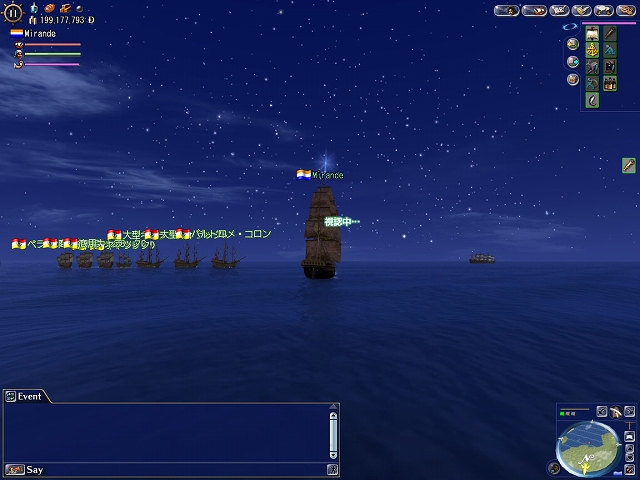Open the ship menu with the galleon icon
Image resolution: width=640 pixels, height=480 pixels.
click(533, 11)
